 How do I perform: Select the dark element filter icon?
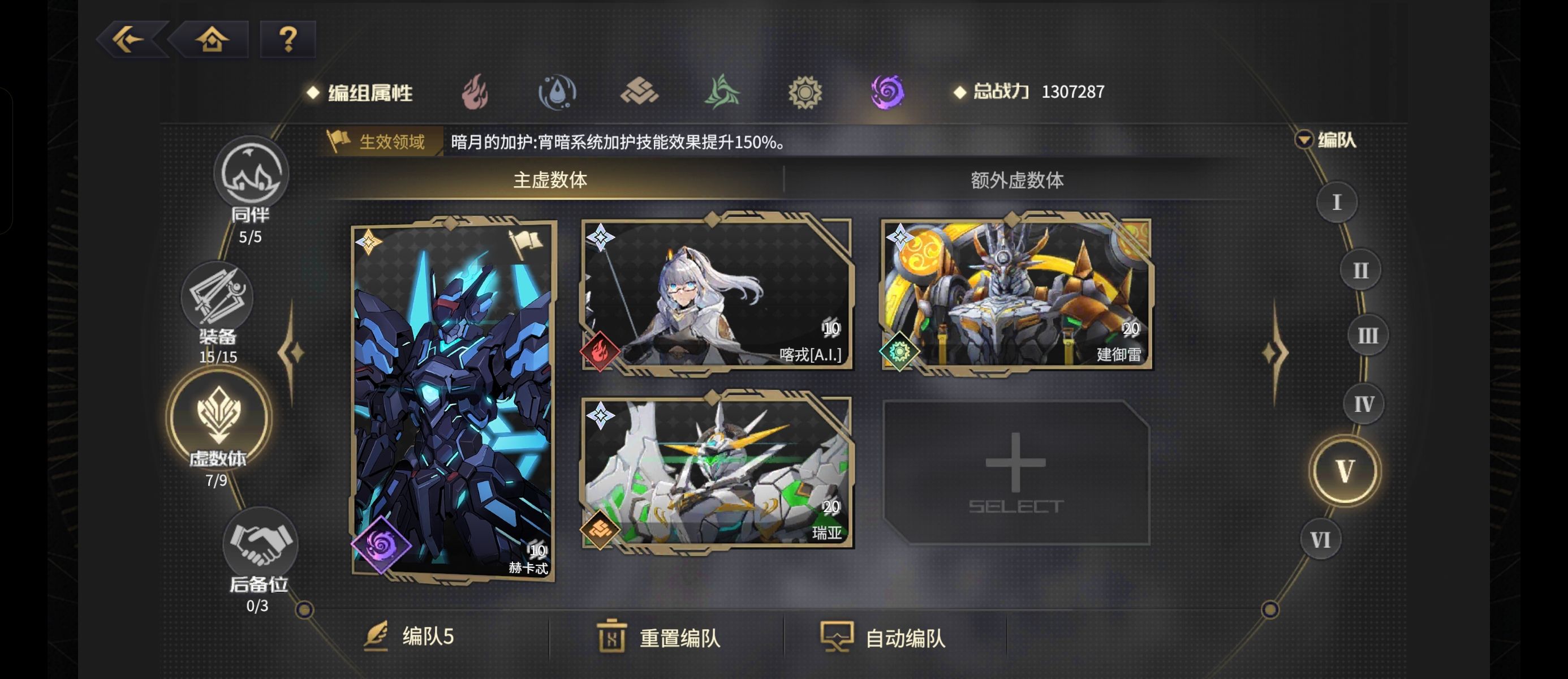tap(888, 91)
